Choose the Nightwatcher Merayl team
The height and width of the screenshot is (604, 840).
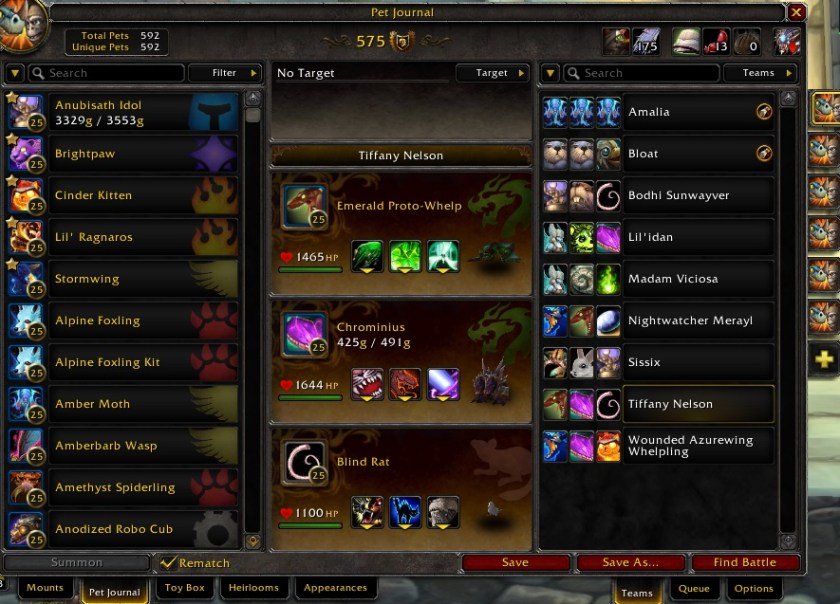click(698, 321)
